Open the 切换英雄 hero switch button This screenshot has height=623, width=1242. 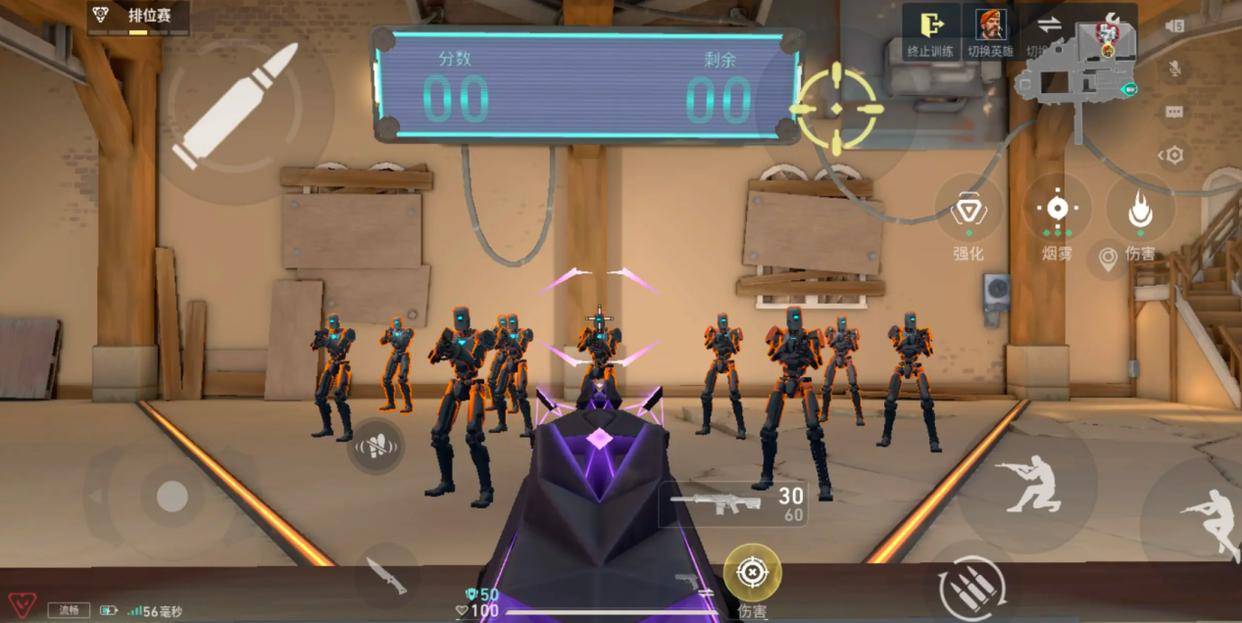[x=990, y=31]
